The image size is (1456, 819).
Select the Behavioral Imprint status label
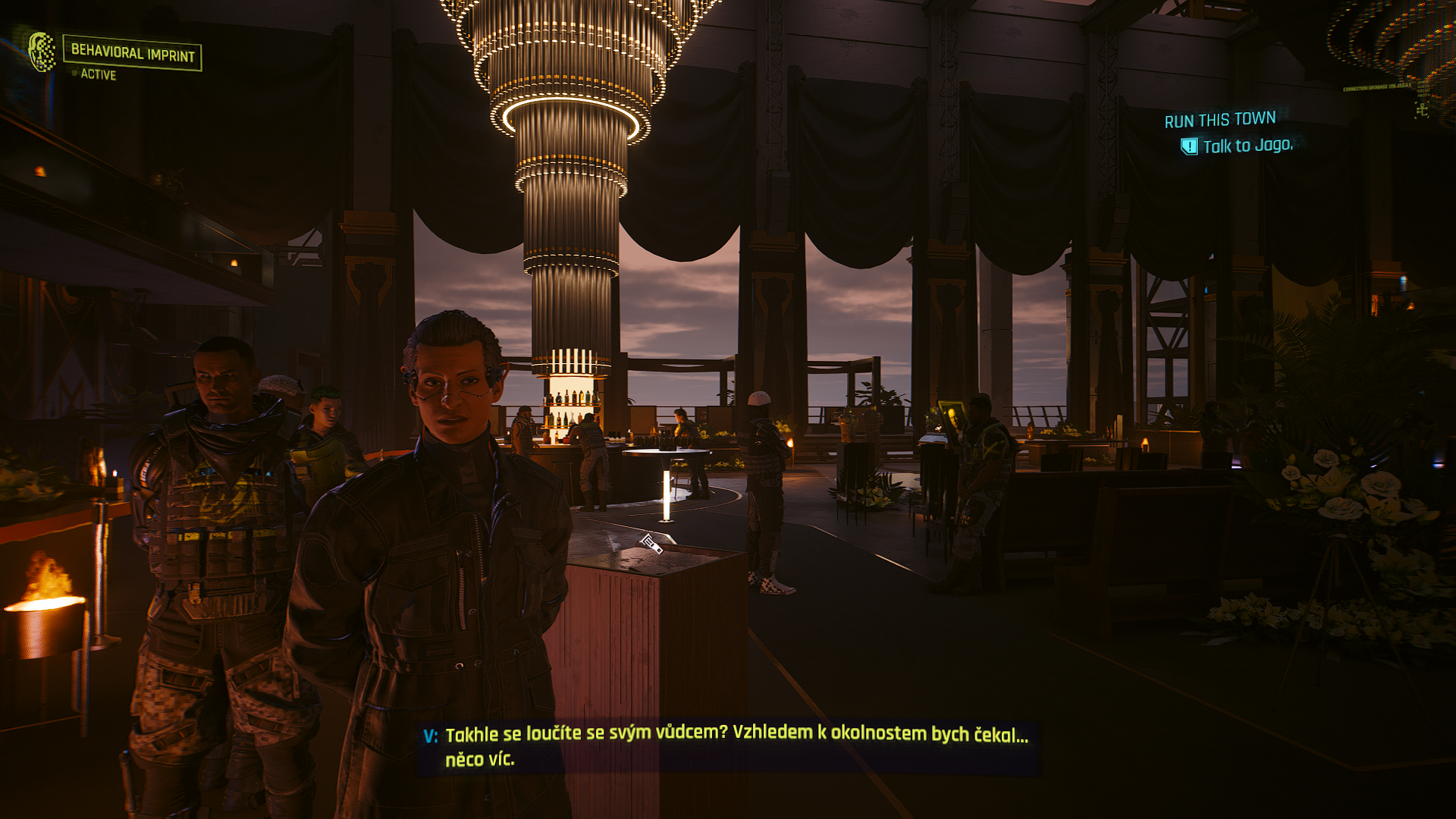[x=133, y=53]
